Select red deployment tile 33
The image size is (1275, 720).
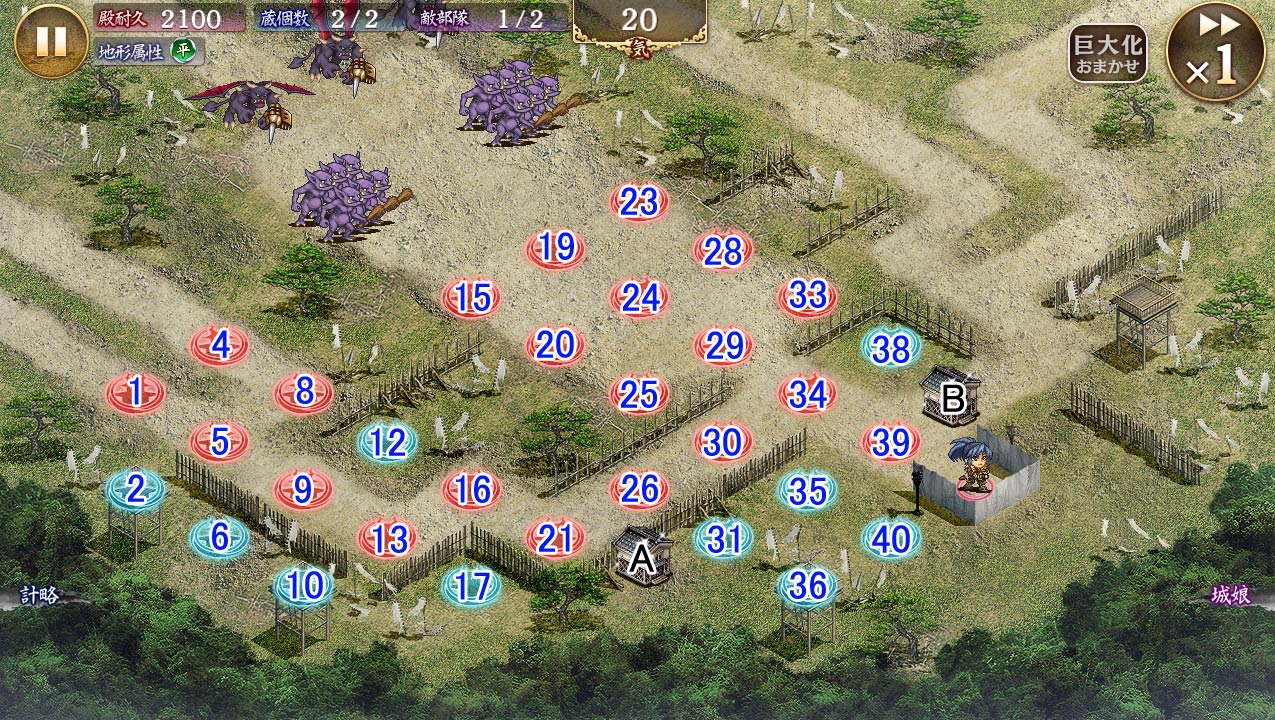[807, 296]
